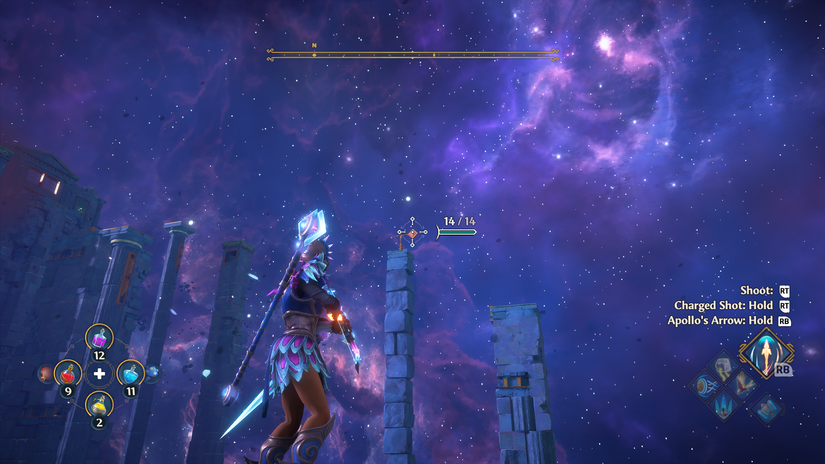Choose the shield charge ability icon
Screen dimensions: 825x464
tap(704, 385)
